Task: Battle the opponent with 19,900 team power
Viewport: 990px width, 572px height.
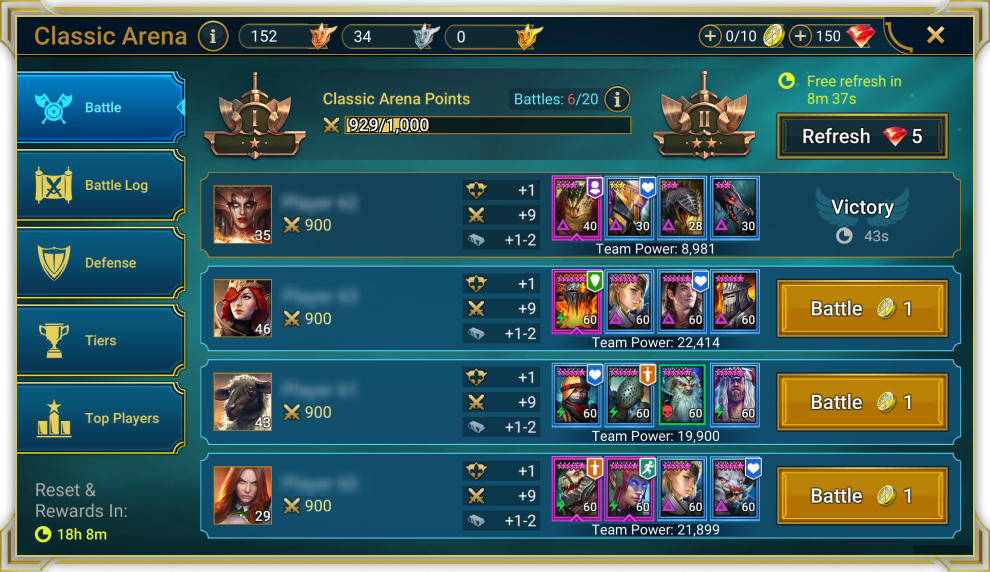Action: pyautogui.click(x=861, y=403)
